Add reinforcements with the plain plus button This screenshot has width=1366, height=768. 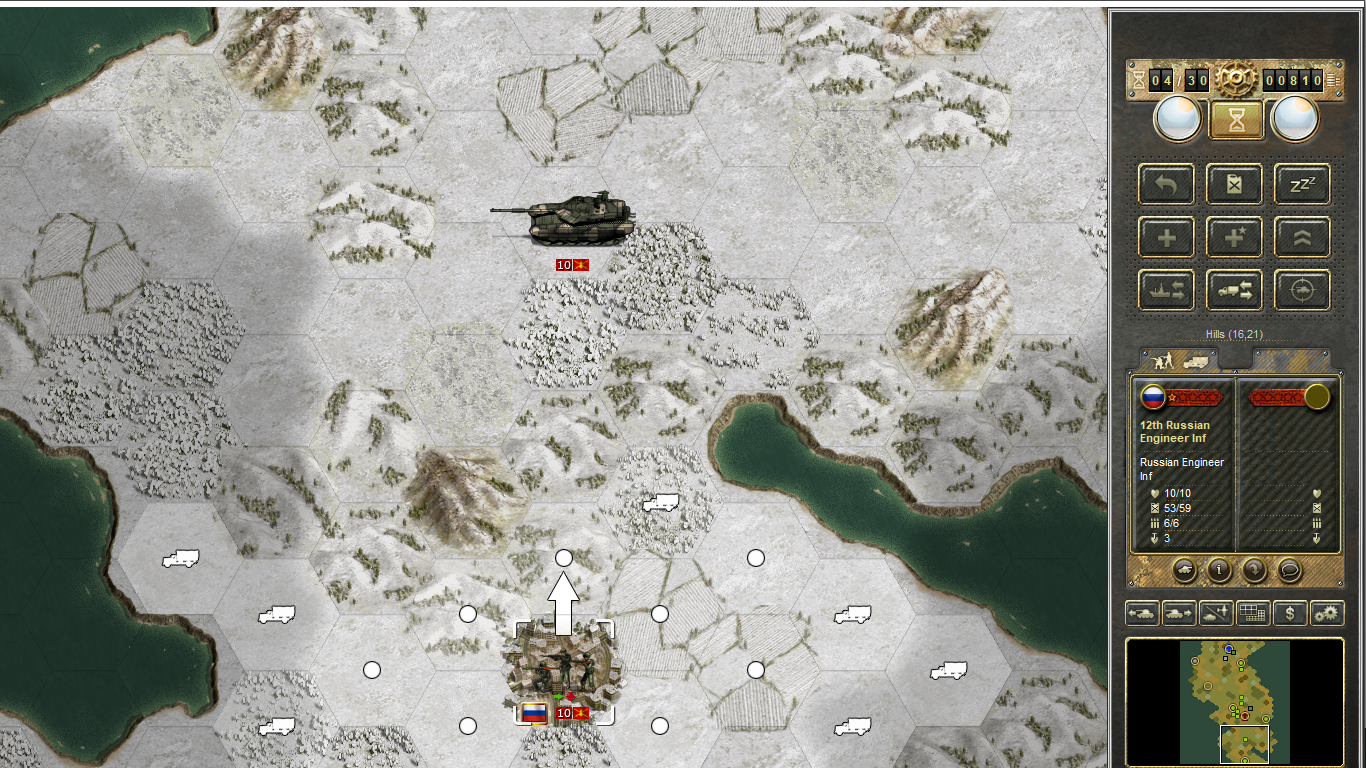click(1166, 237)
